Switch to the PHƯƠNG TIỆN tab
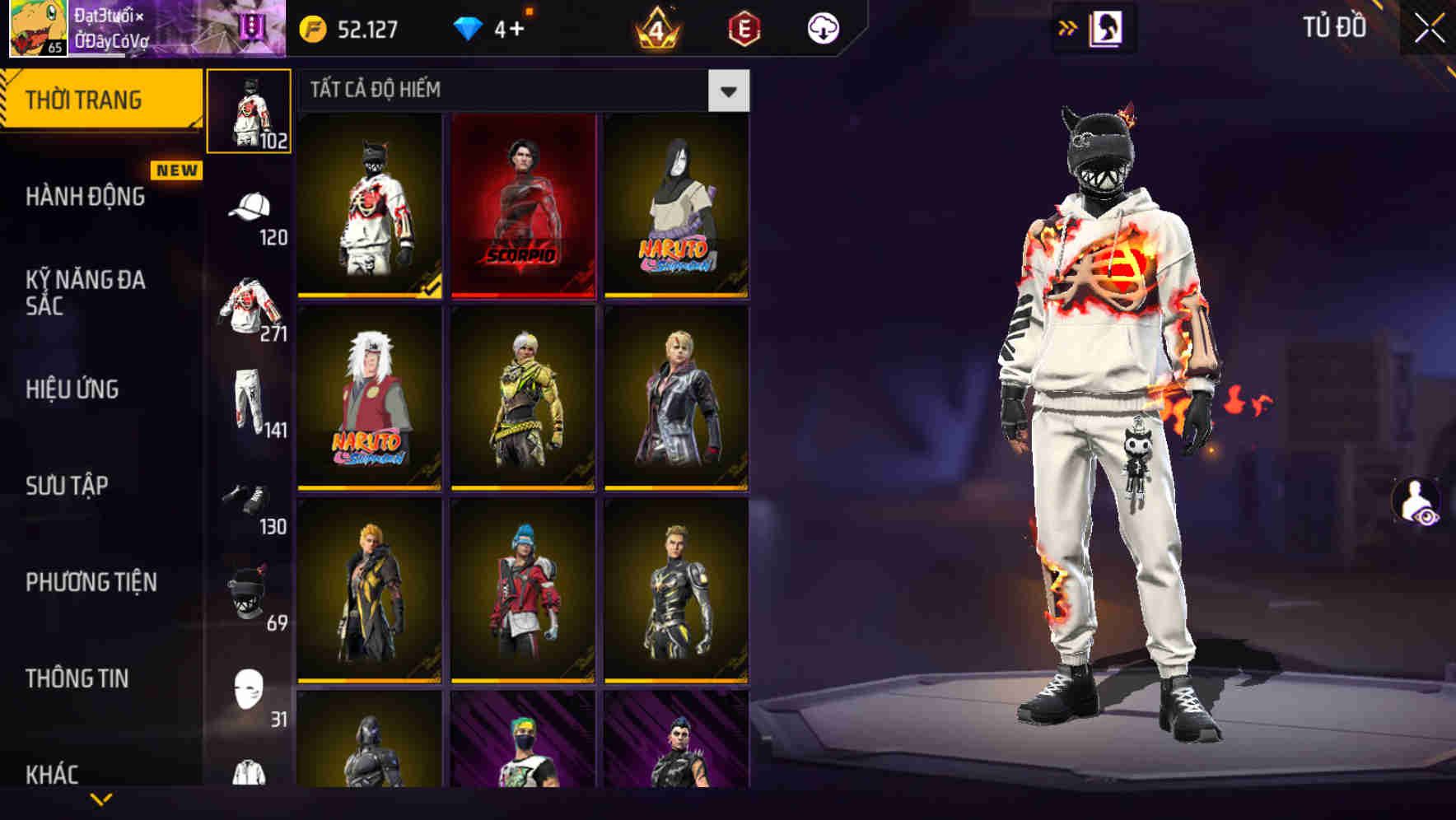The height and width of the screenshot is (820, 1456). pos(91,581)
